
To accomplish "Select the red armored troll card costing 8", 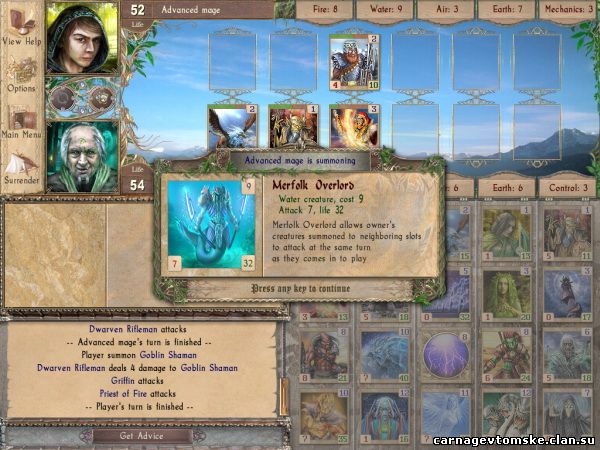I will tap(322, 355).
